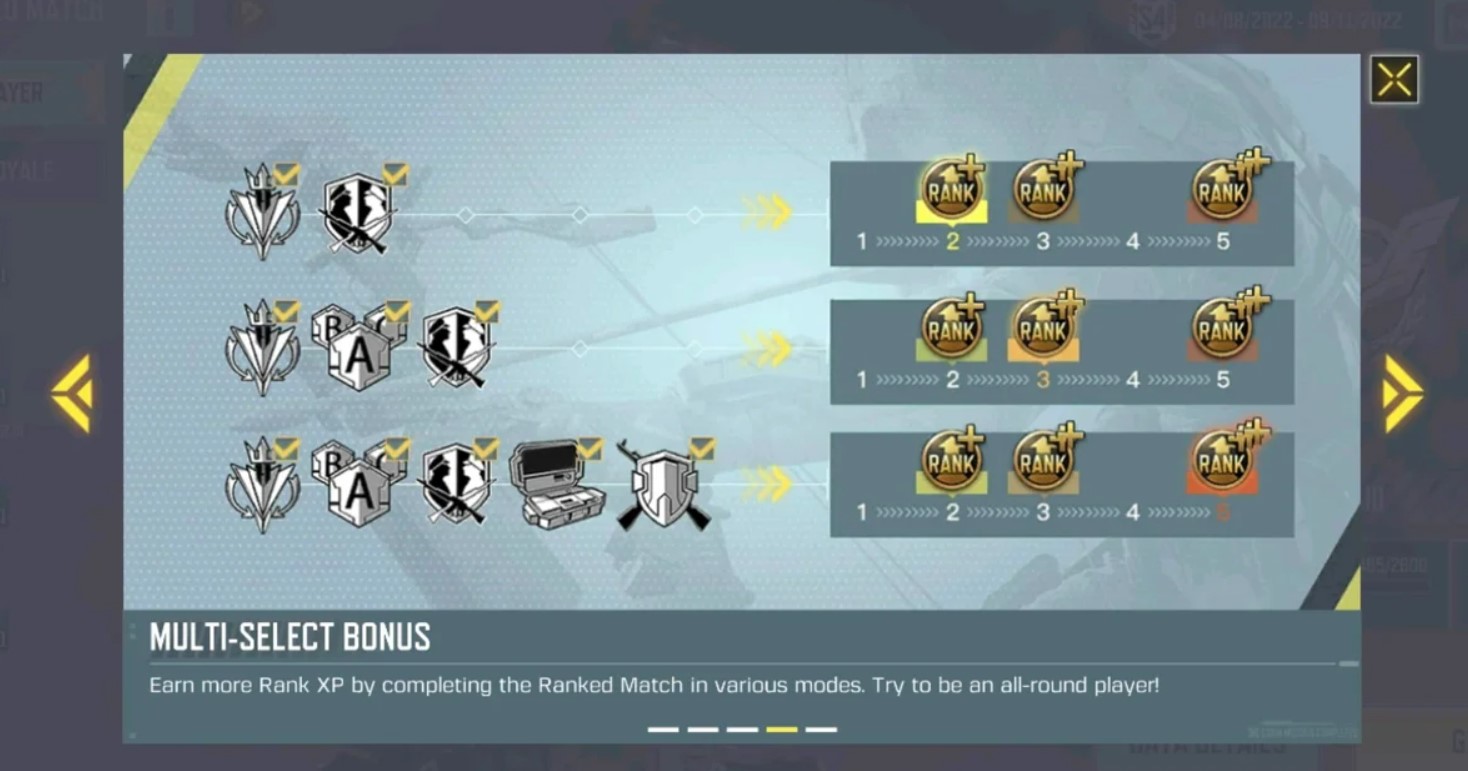The image size is (1468, 771).
Task: Go to the next info page arrow
Action: 1402,393
